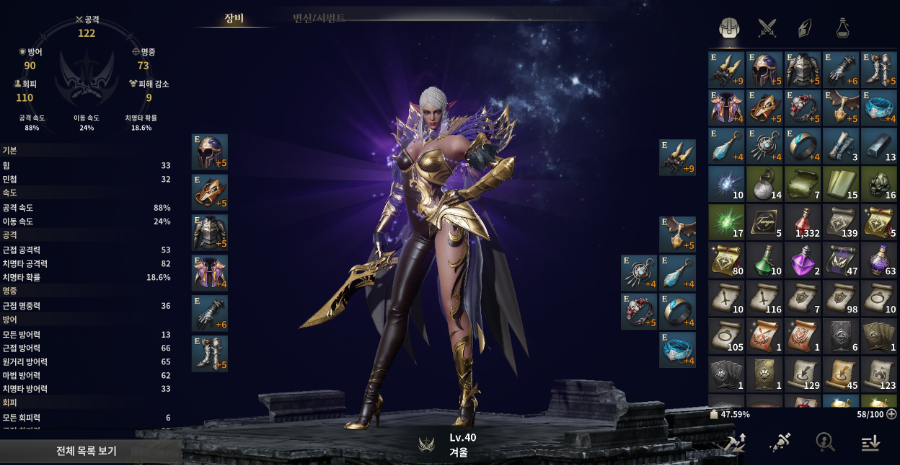900x465 pixels.
Task: Click the sort inventory icon
Action: [x=868, y=442]
